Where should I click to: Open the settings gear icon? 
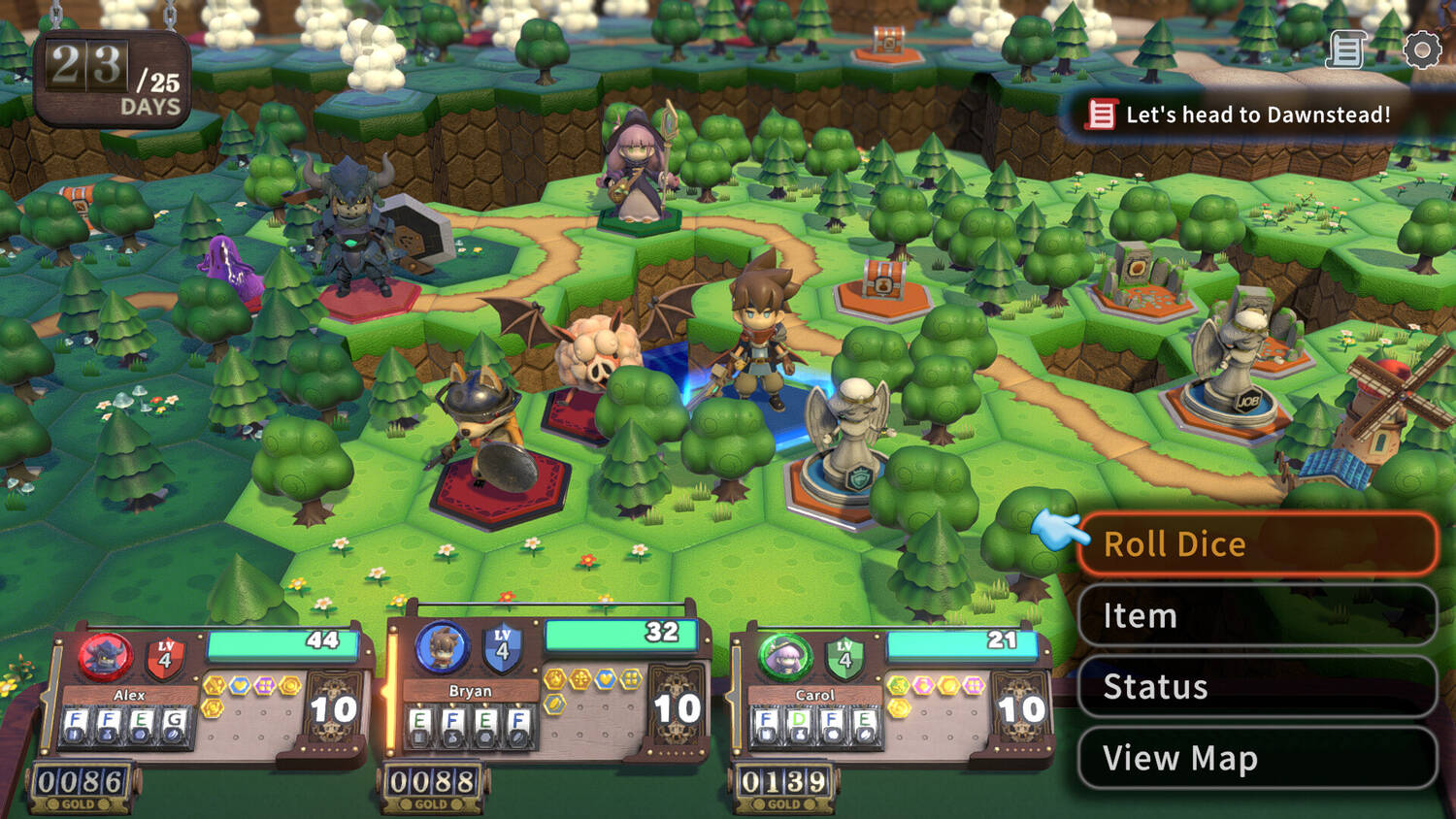pos(1422,49)
